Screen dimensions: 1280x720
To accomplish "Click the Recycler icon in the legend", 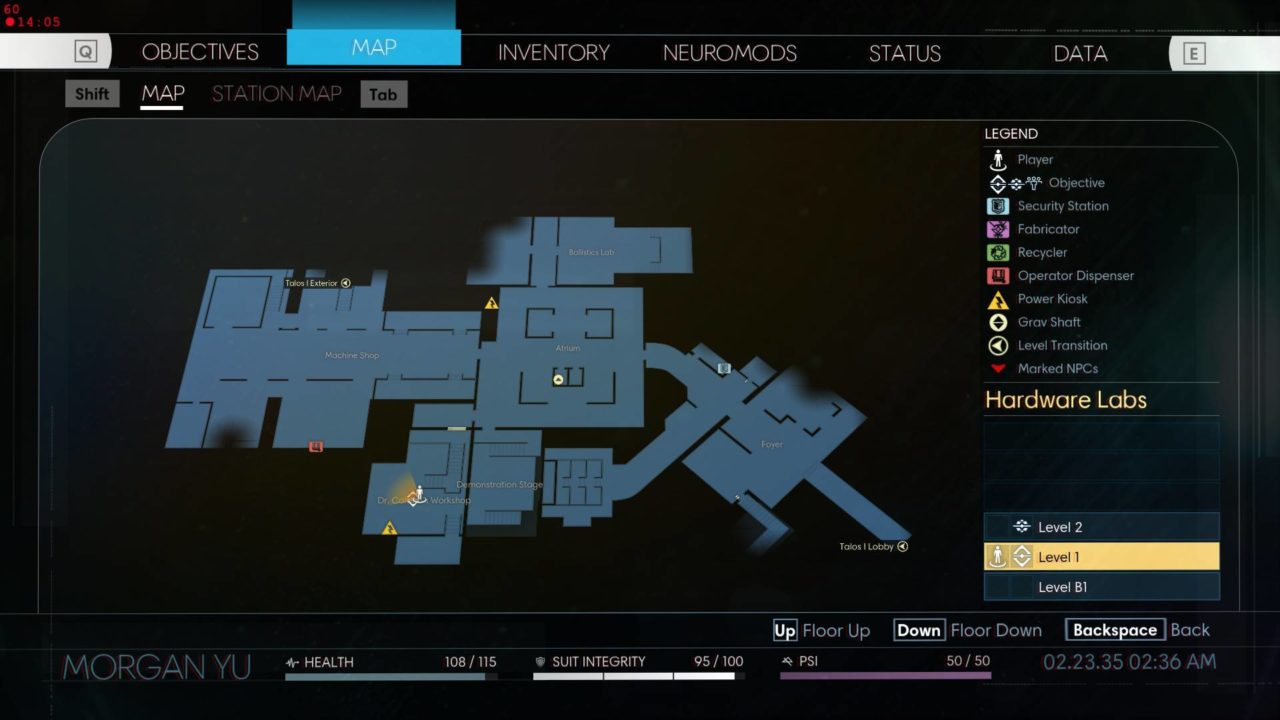I will (x=997, y=252).
